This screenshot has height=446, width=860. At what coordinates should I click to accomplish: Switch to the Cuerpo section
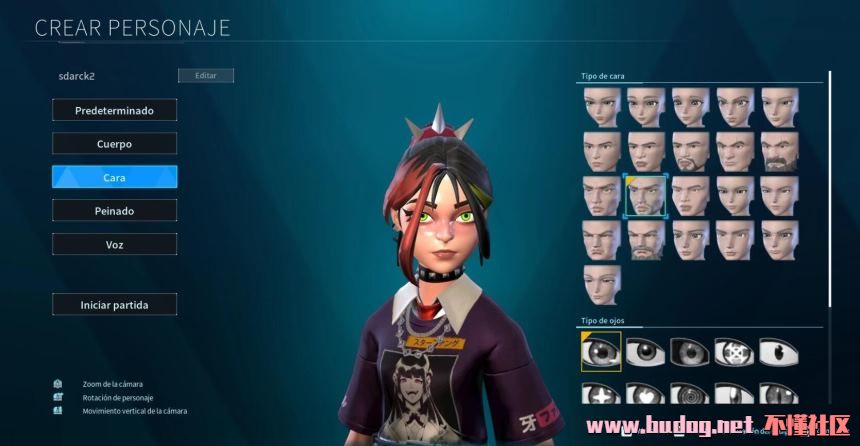coord(114,143)
